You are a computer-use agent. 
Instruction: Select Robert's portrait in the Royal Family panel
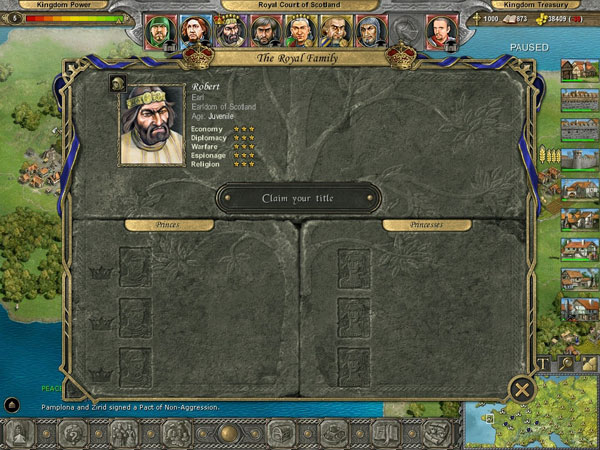coord(152,125)
